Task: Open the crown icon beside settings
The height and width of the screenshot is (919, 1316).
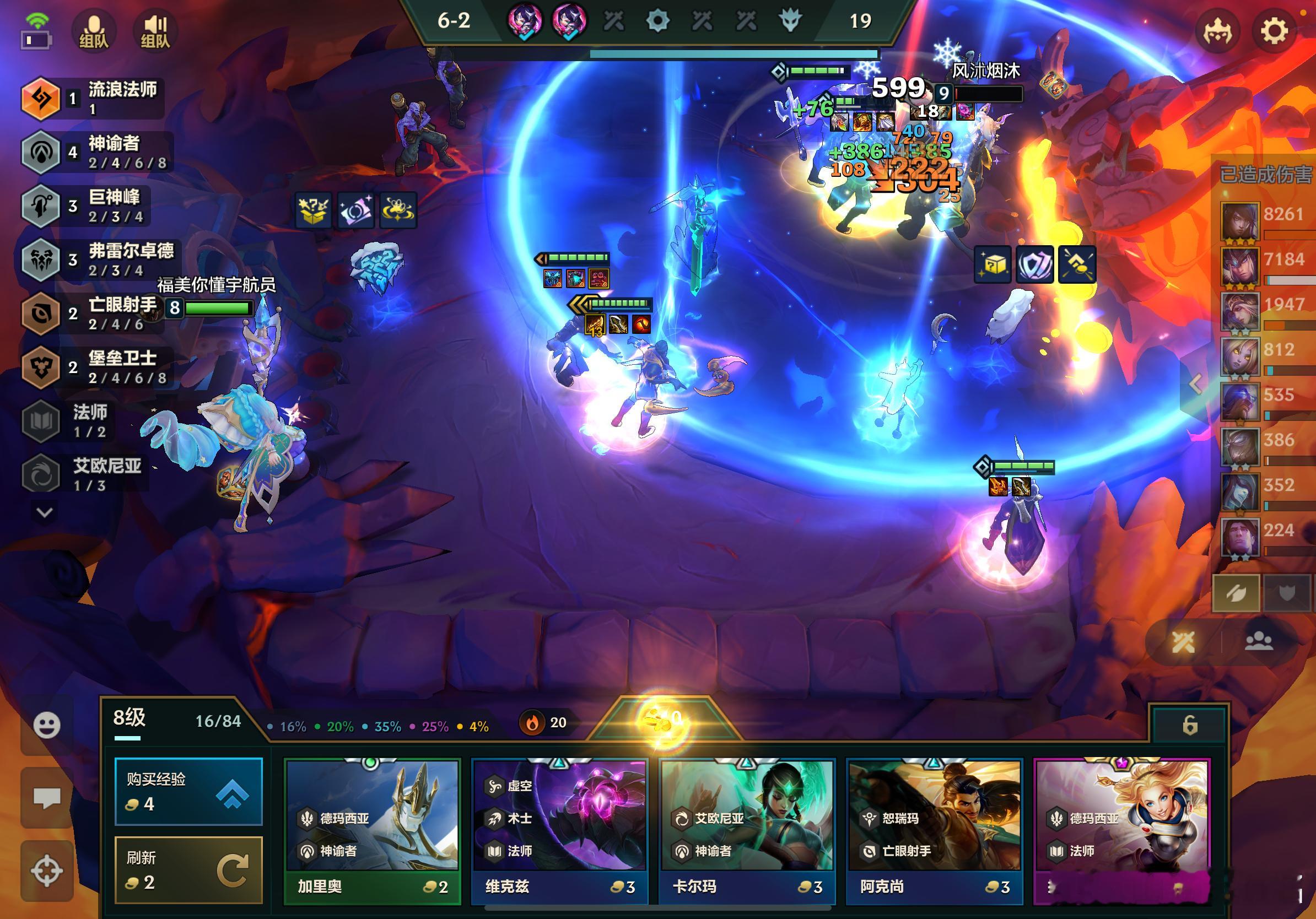Action: point(1217,31)
